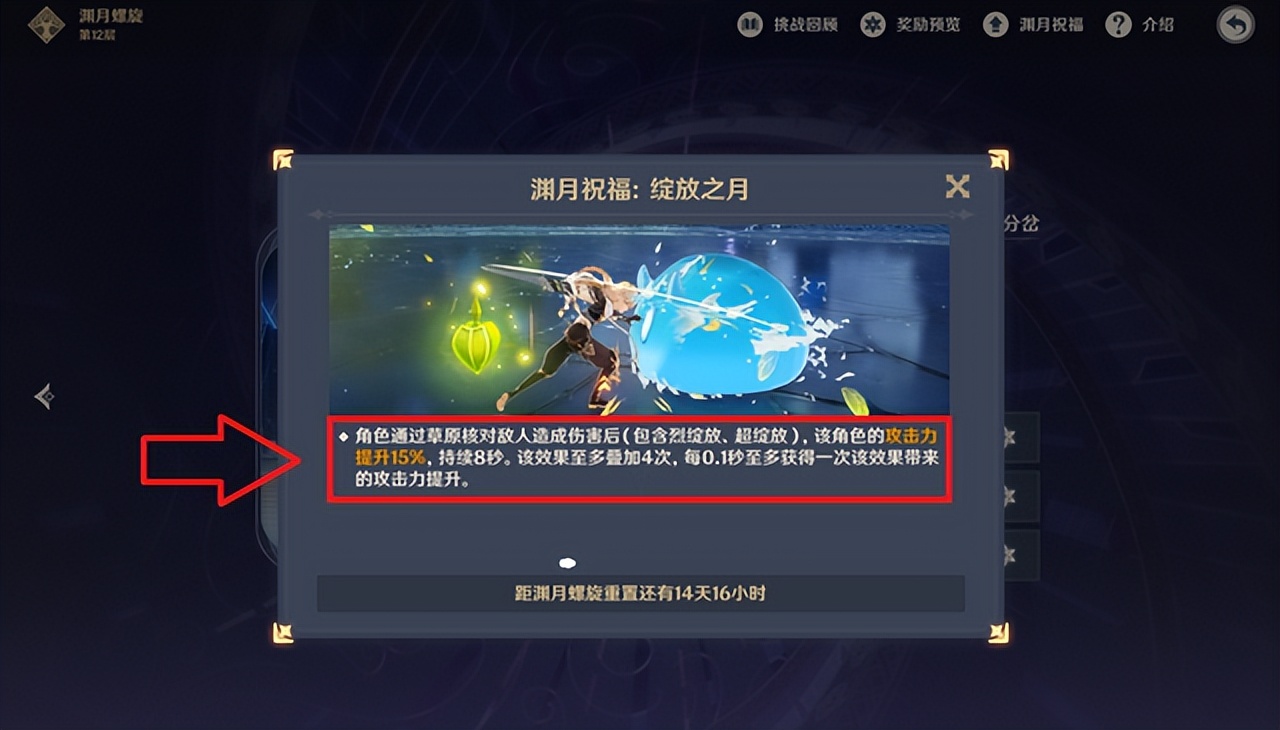
Task: Close the 绽放之月 blessing dialog with the X
Action: (957, 186)
